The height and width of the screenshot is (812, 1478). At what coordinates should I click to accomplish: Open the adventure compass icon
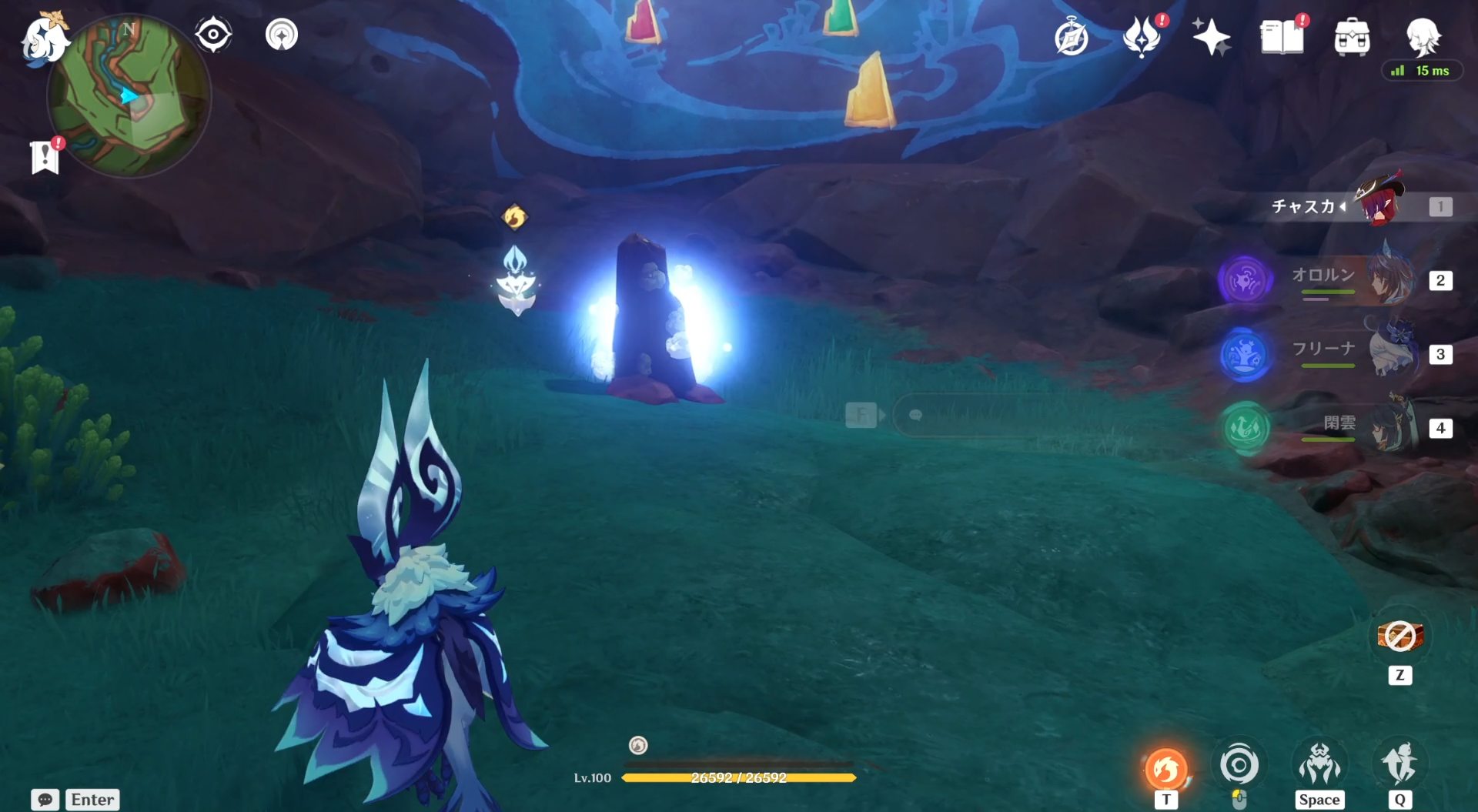point(1072,38)
